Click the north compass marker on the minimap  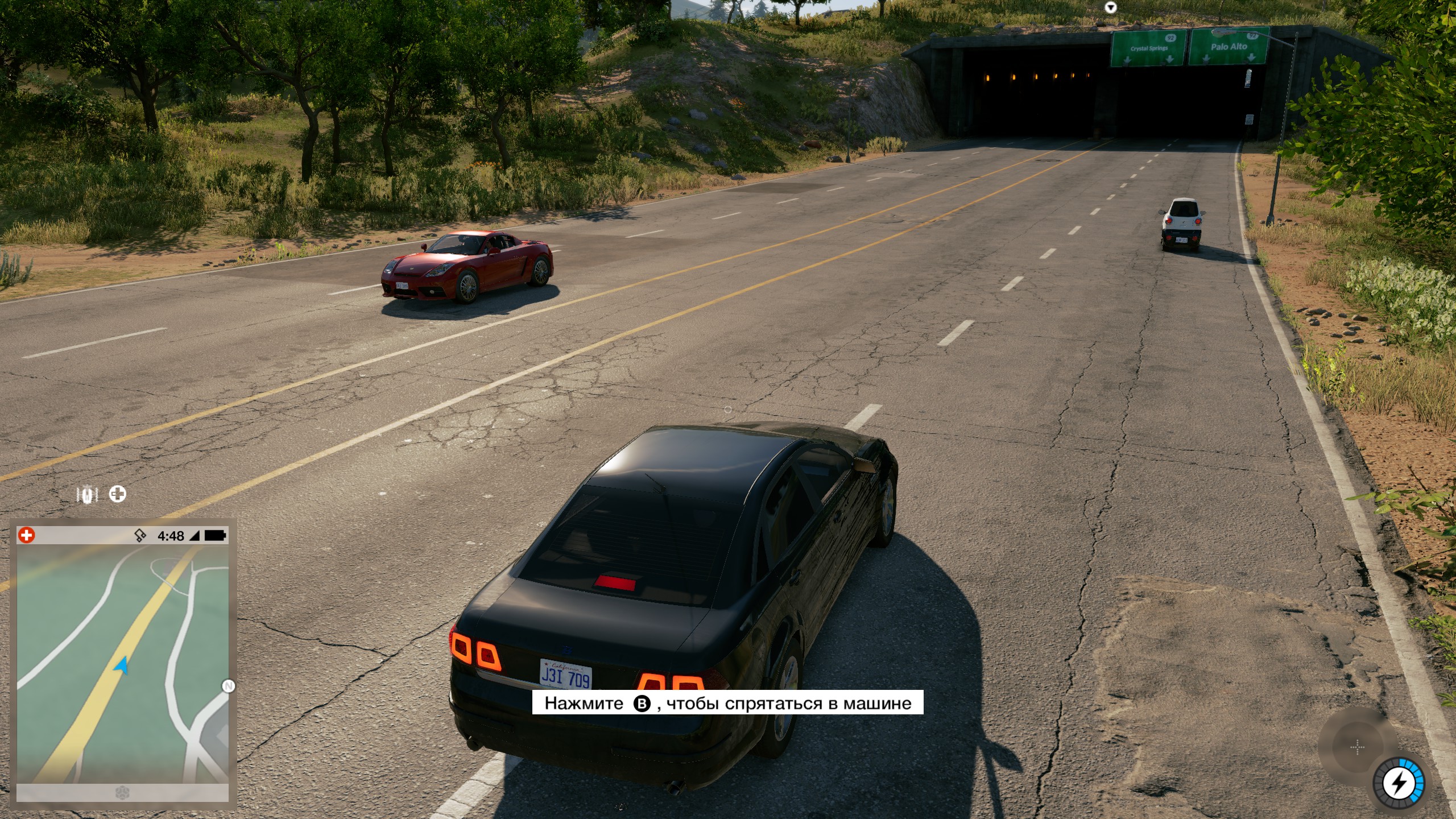228,686
